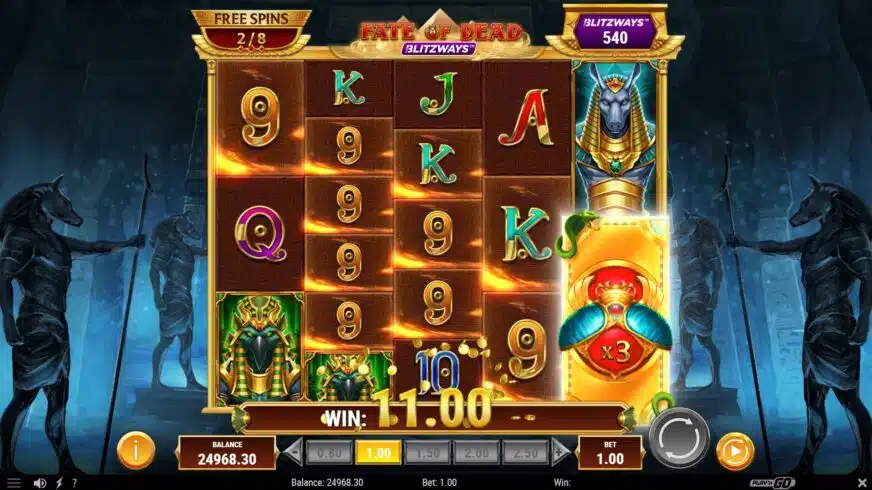Increase bet with the right arrow
Screen dimensions: 872x490
[x=561, y=452]
